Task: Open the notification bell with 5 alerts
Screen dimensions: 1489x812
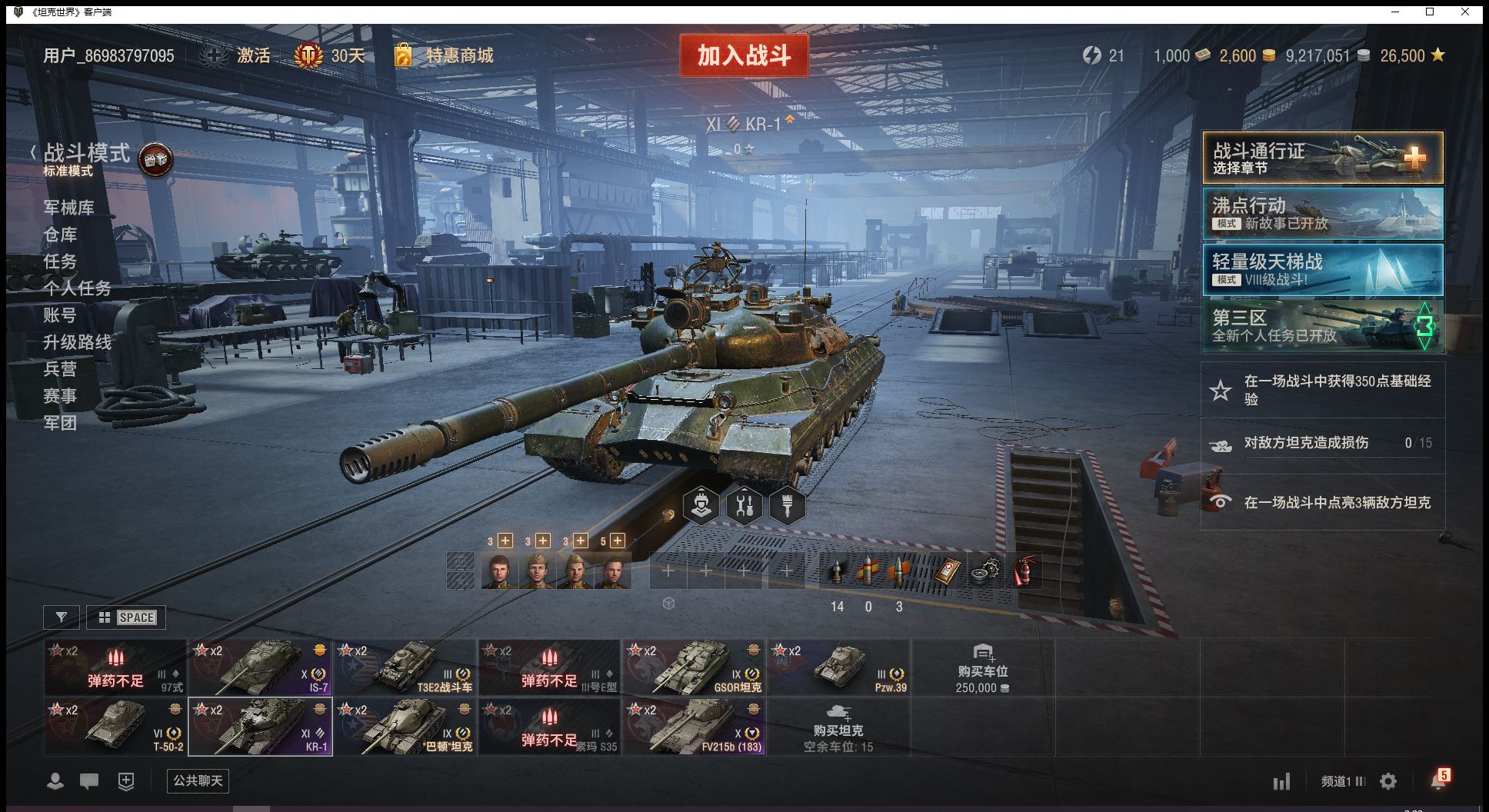Action: pos(1437,781)
